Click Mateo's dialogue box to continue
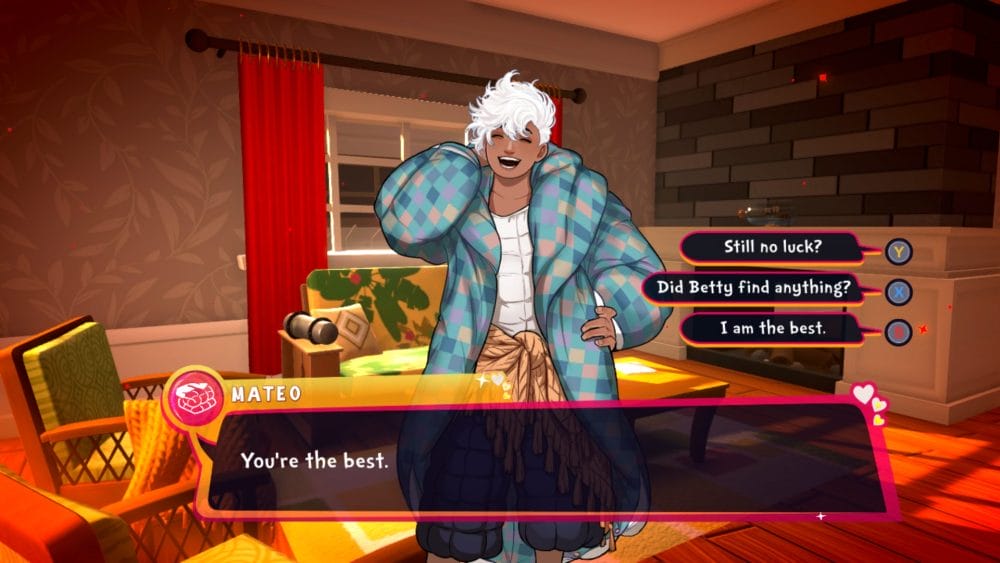Image resolution: width=1000 pixels, height=563 pixels. point(540,460)
